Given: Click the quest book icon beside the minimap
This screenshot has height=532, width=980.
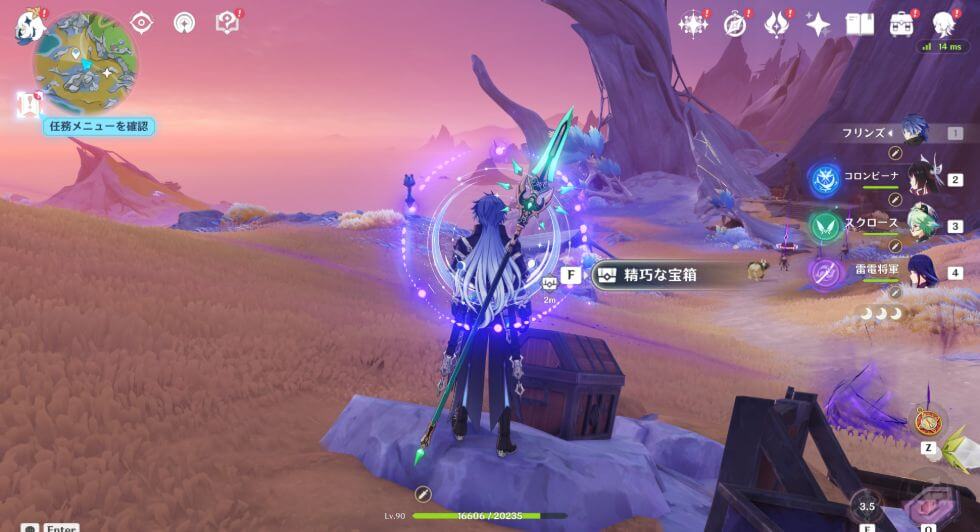Looking at the screenshot, I should click(28, 103).
